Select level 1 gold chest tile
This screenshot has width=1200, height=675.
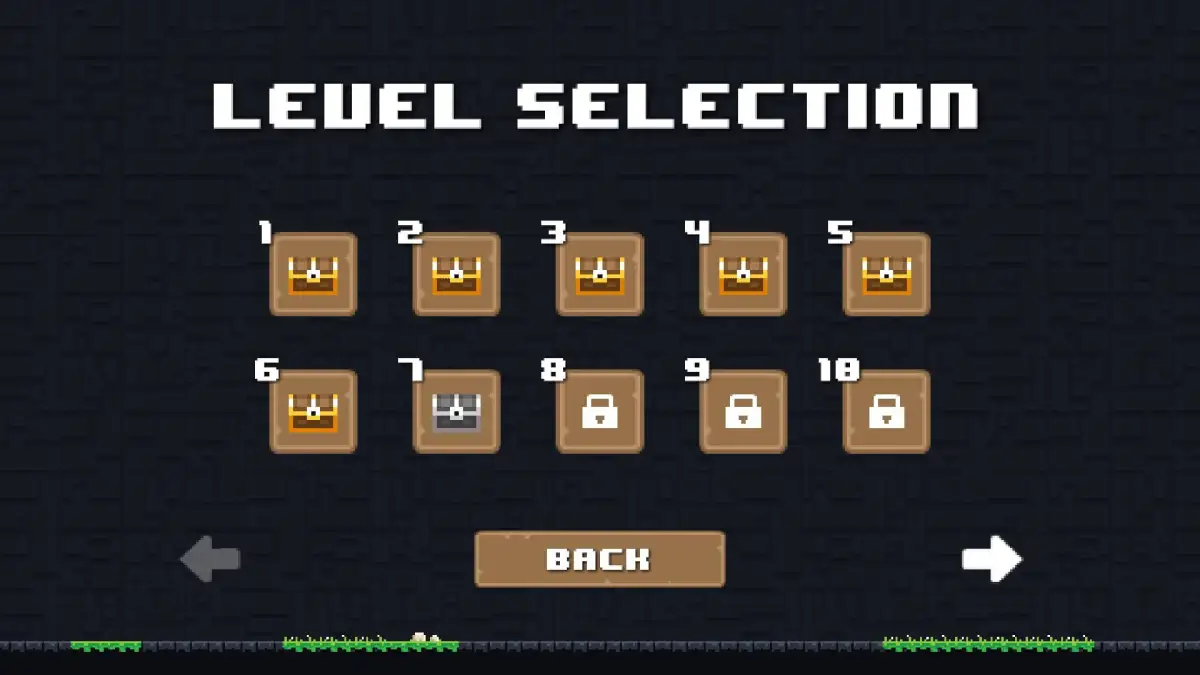click(x=313, y=274)
